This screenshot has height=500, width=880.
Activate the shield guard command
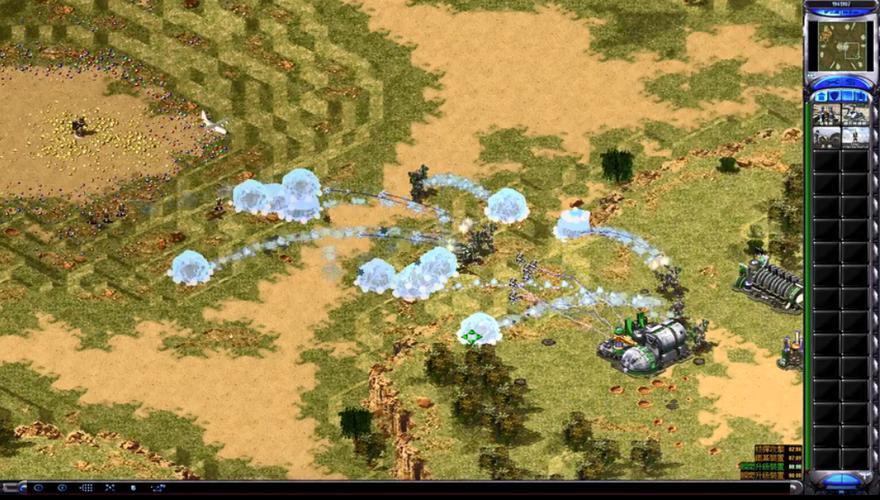click(134, 488)
